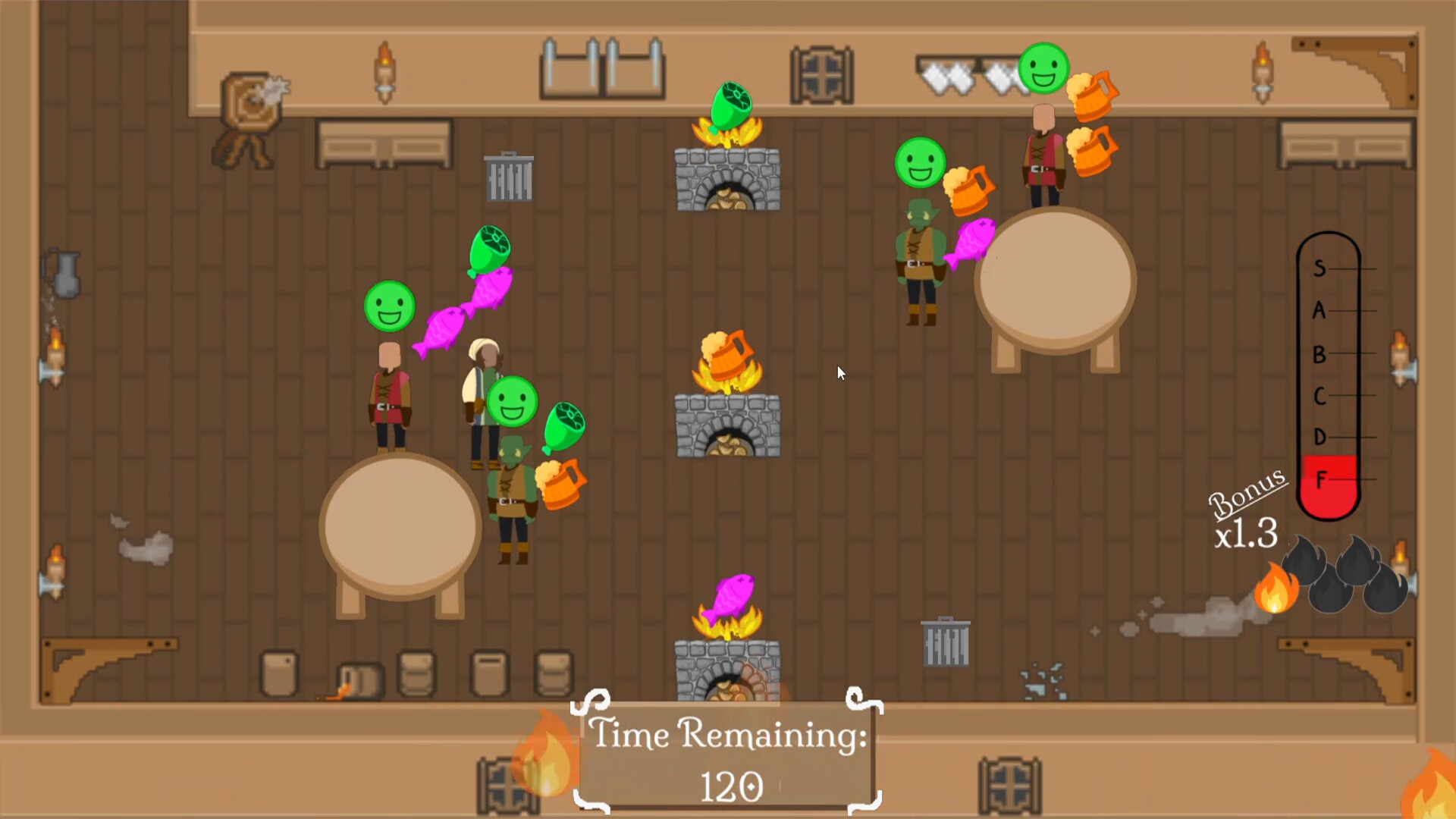
Task: Click the green ham cooking on the top fireplace
Action: pos(730,103)
